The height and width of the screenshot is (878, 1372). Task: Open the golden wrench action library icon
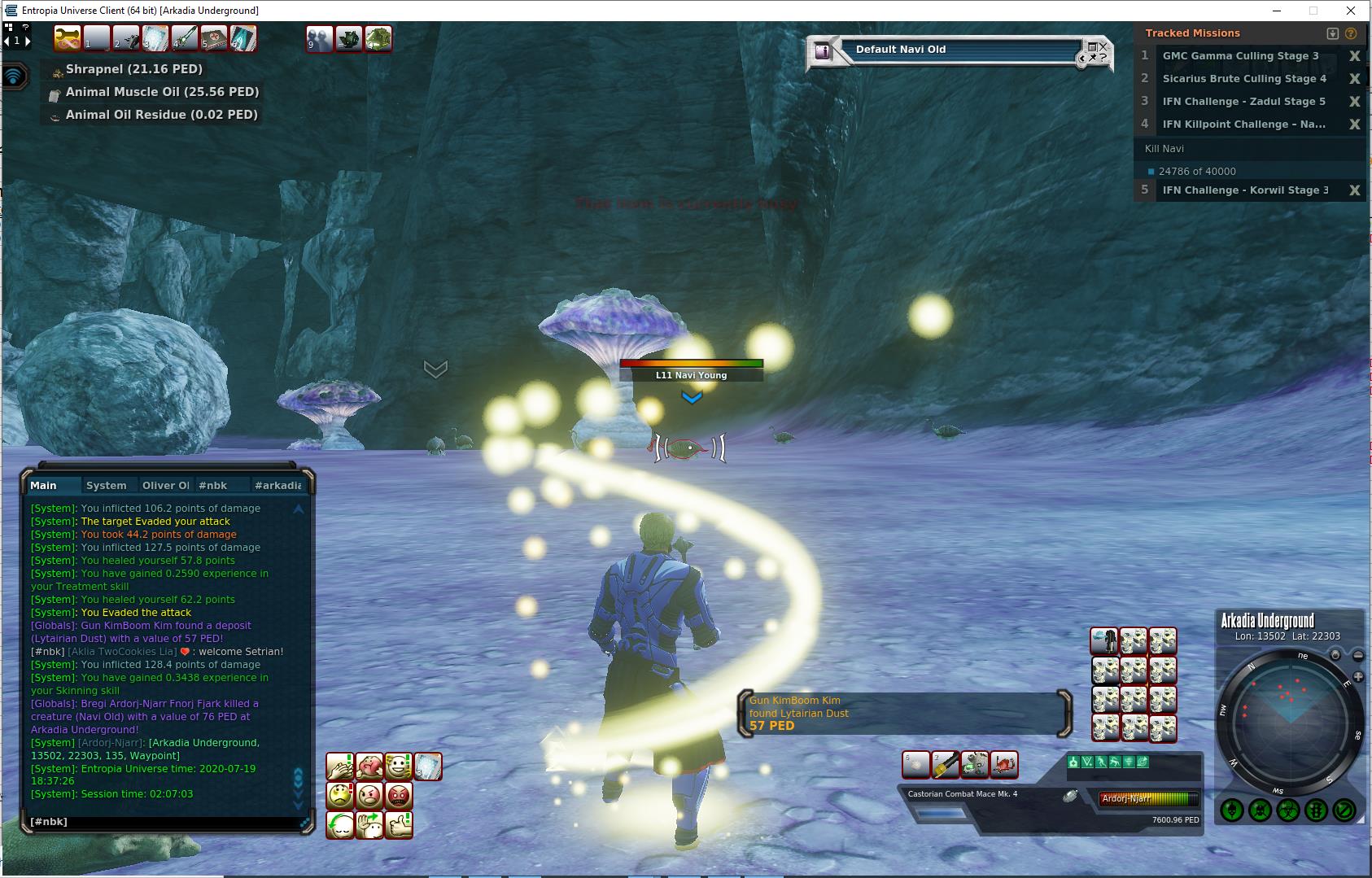pos(68,38)
